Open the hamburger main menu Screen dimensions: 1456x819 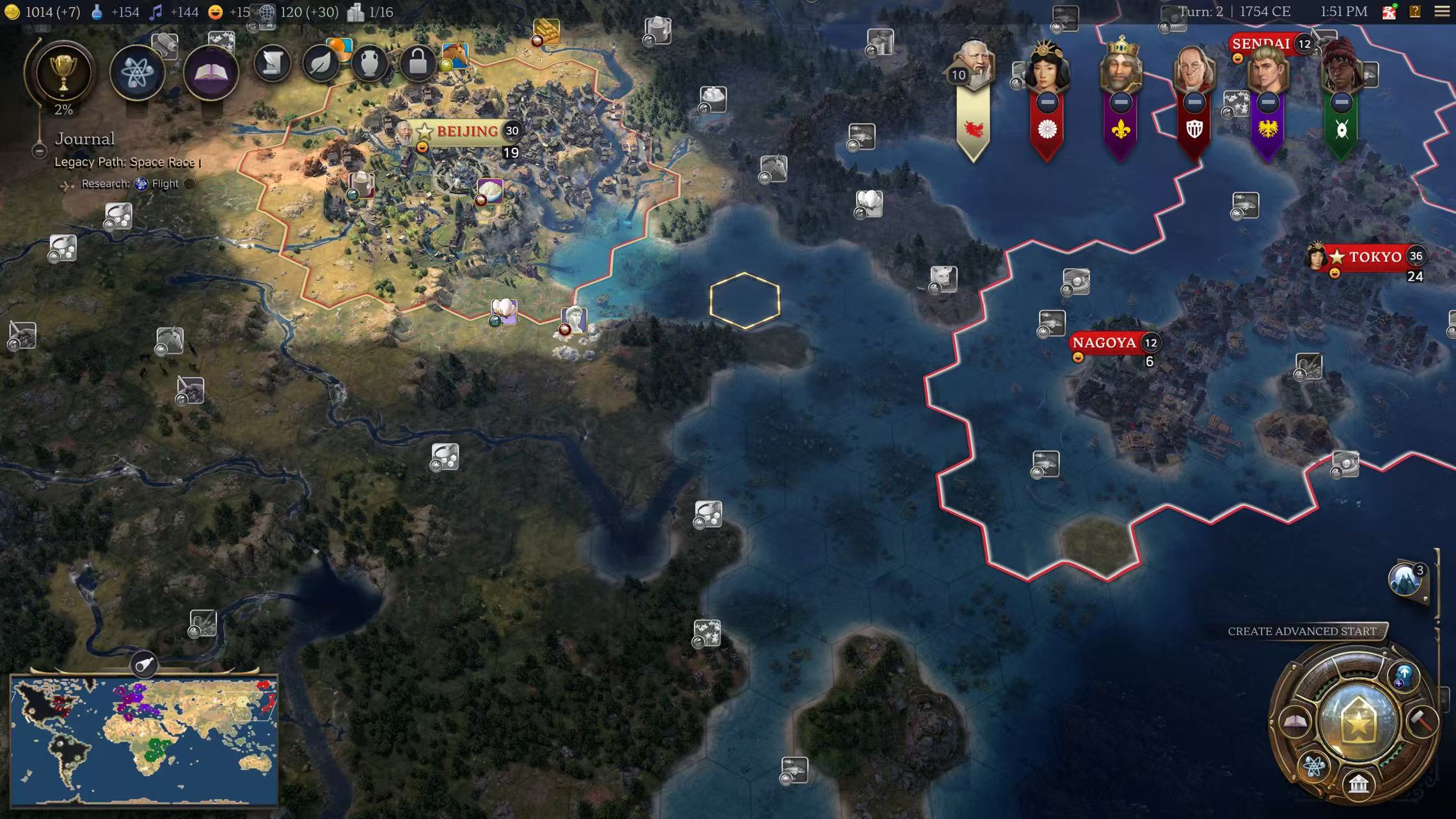click(x=1442, y=12)
